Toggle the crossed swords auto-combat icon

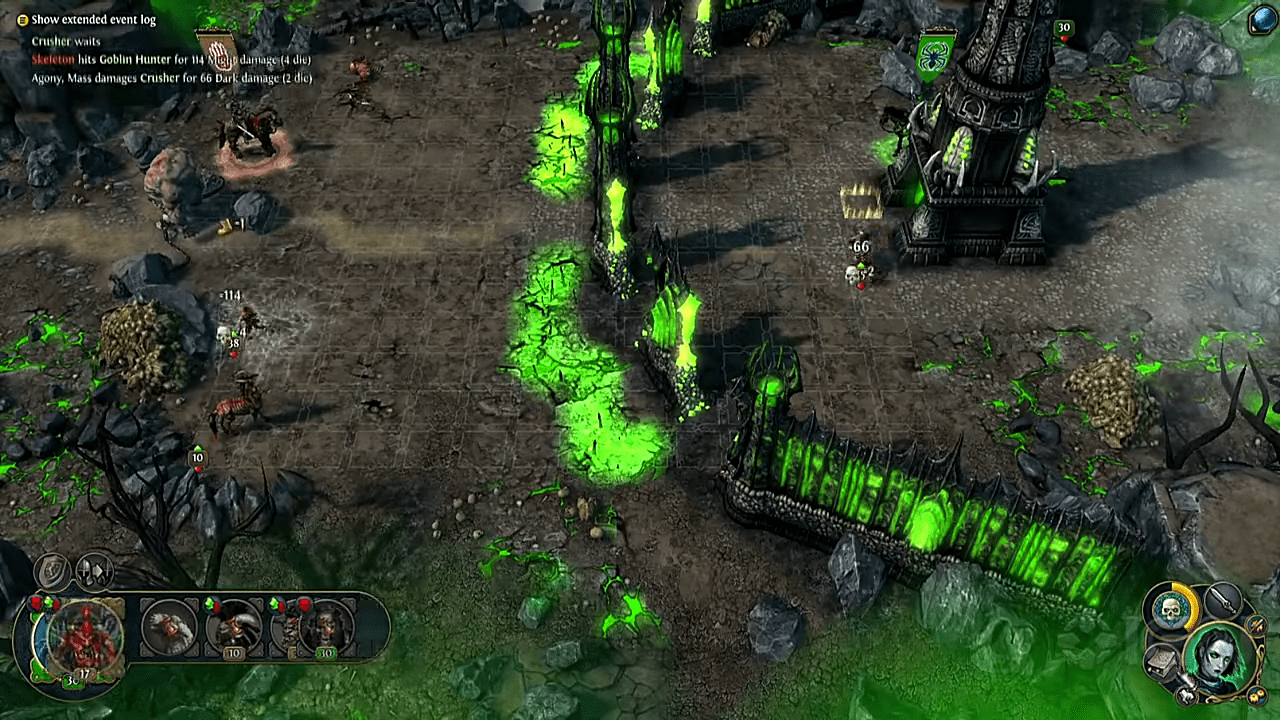coord(1258,626)
